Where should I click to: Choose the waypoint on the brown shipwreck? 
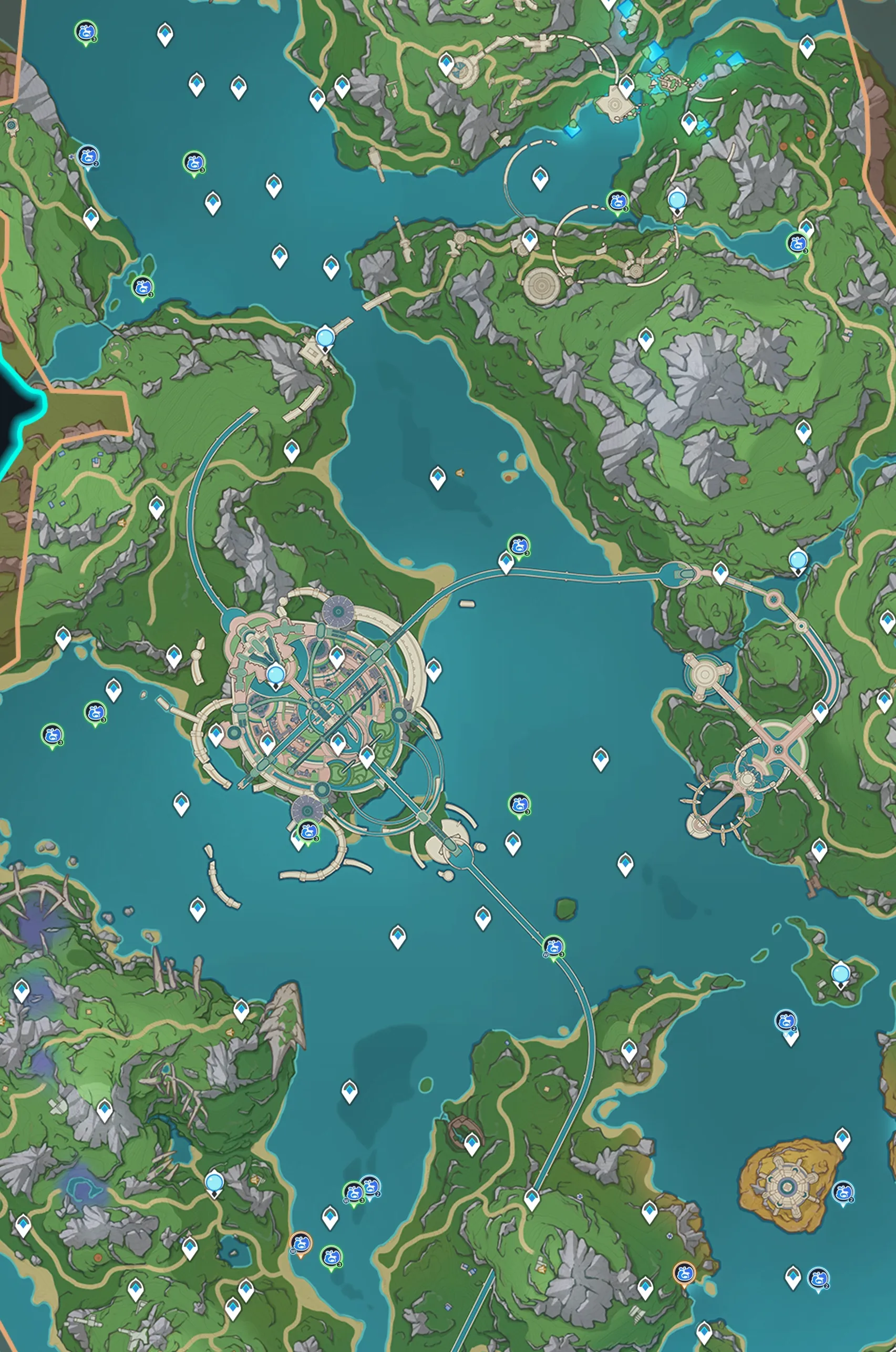coord(471,1143)
